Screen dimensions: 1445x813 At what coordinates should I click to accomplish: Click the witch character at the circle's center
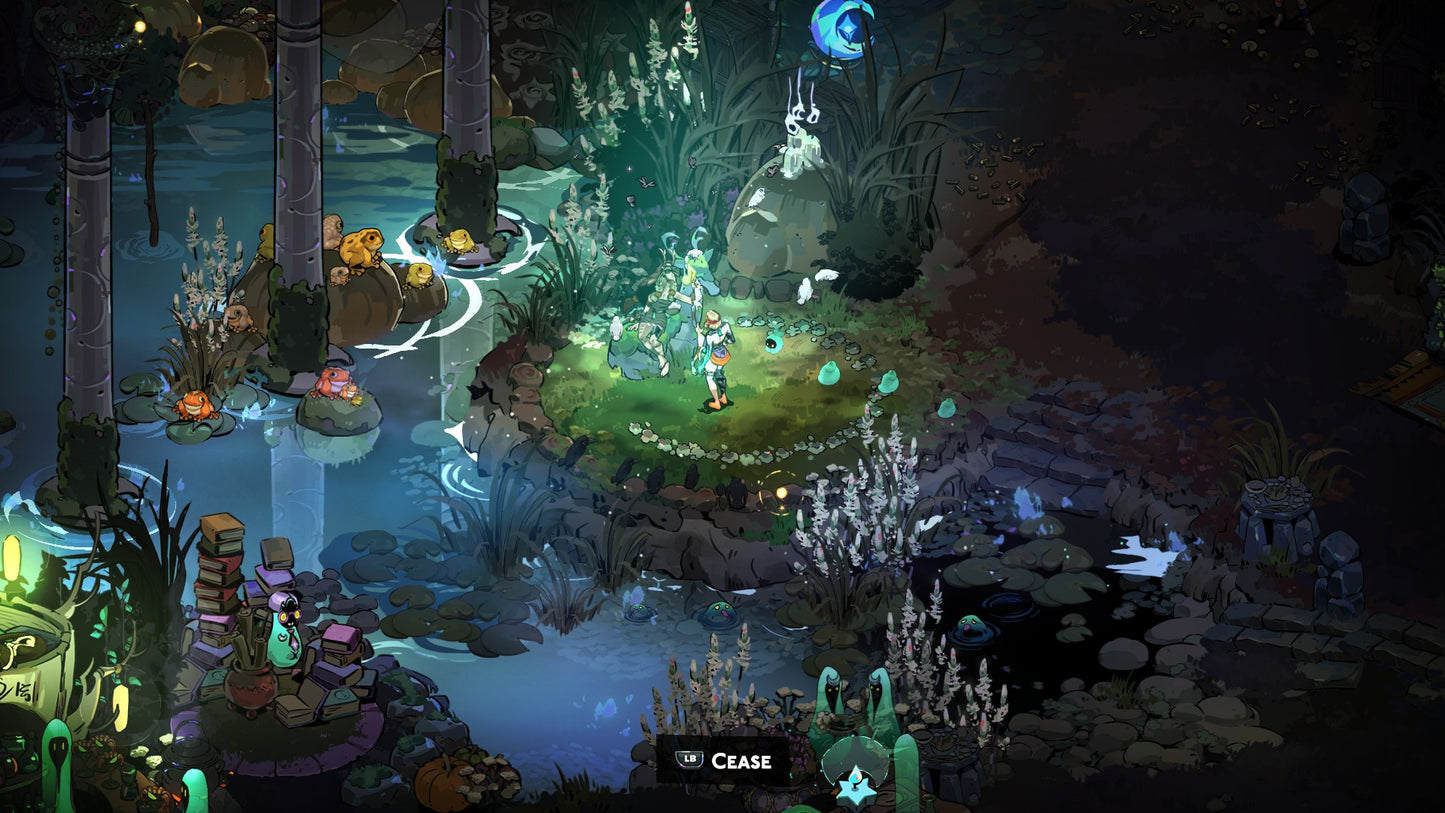pos(715,355)
